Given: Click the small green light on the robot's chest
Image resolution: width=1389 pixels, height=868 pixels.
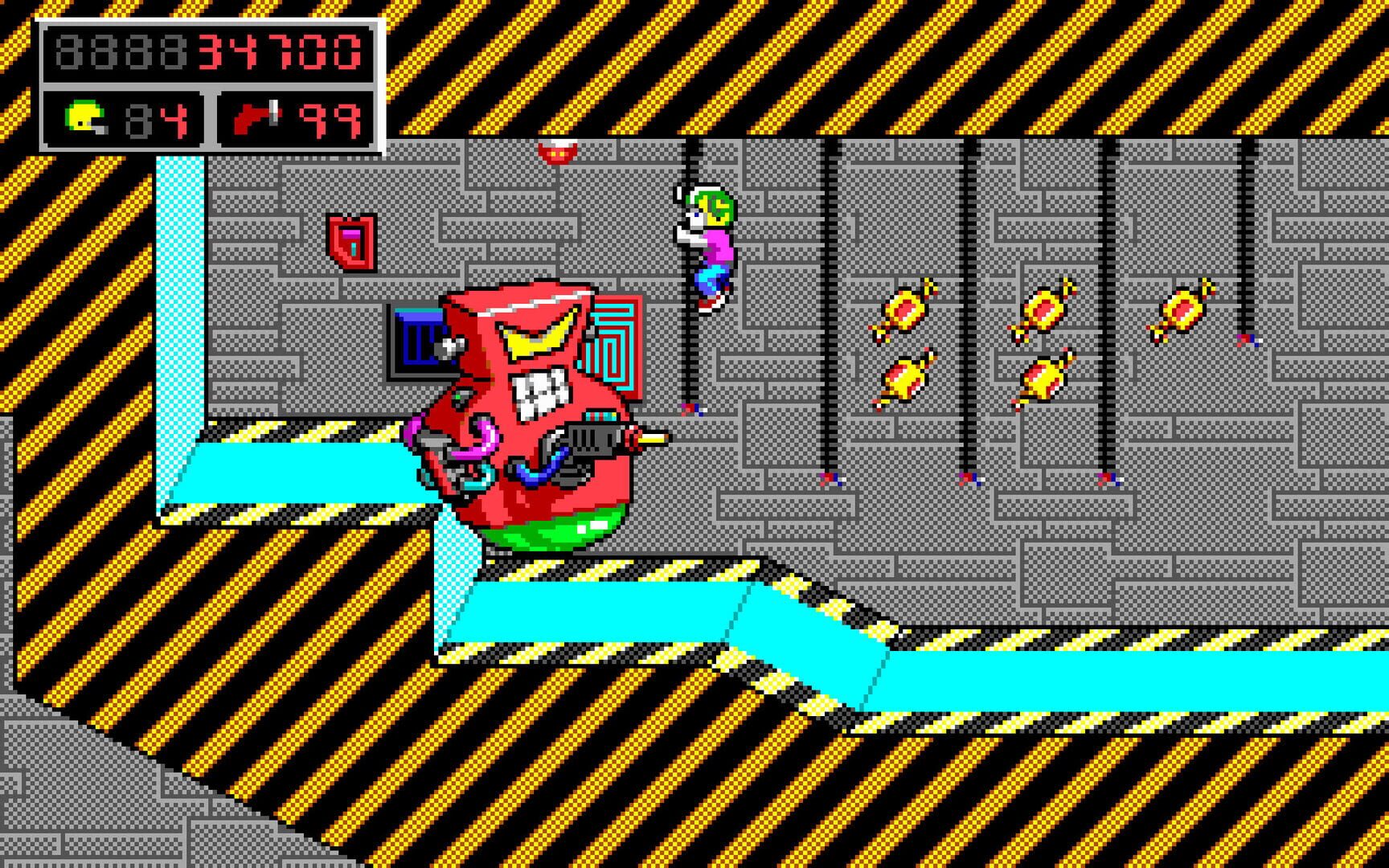Looking at the screenshot, I should pos(458,397).
